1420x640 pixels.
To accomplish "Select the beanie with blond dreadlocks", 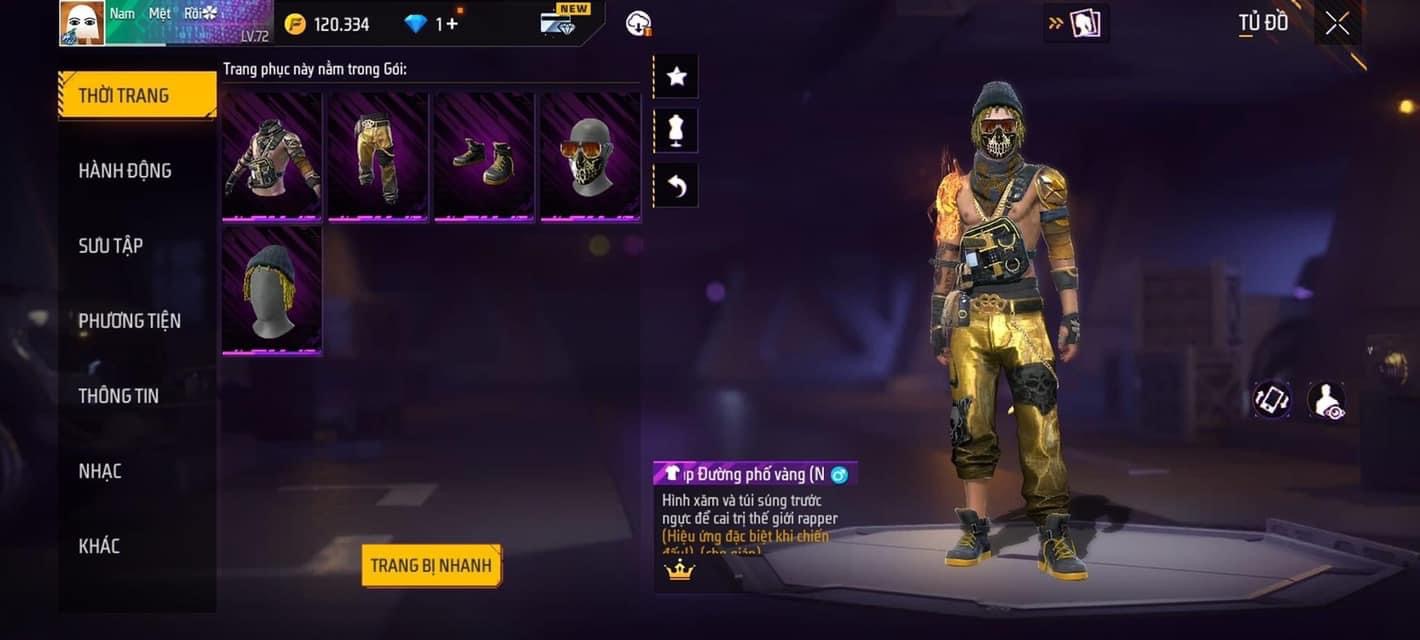I will [x=272, y=290].
